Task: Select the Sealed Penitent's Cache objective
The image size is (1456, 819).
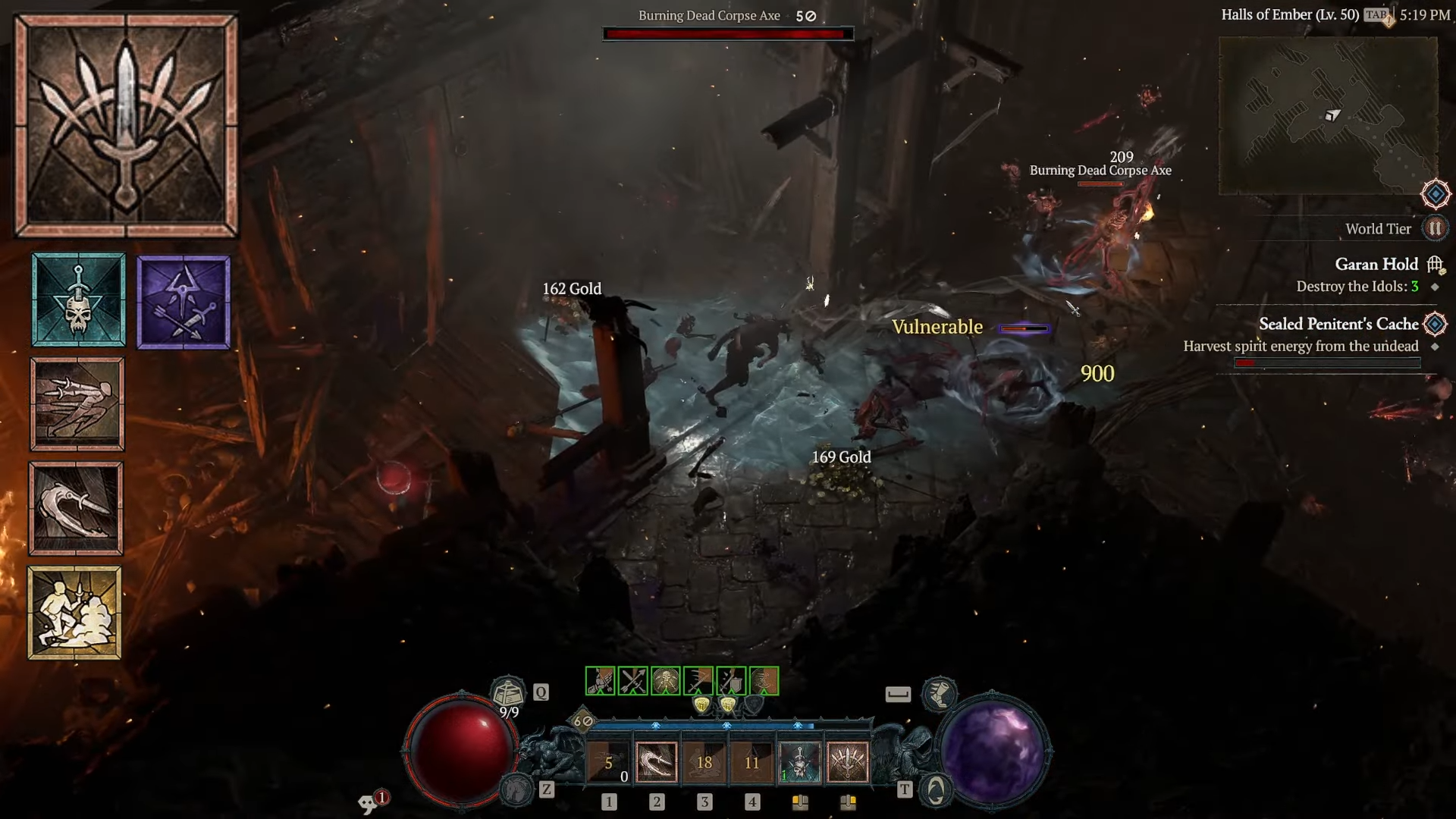Action: 1338,324
